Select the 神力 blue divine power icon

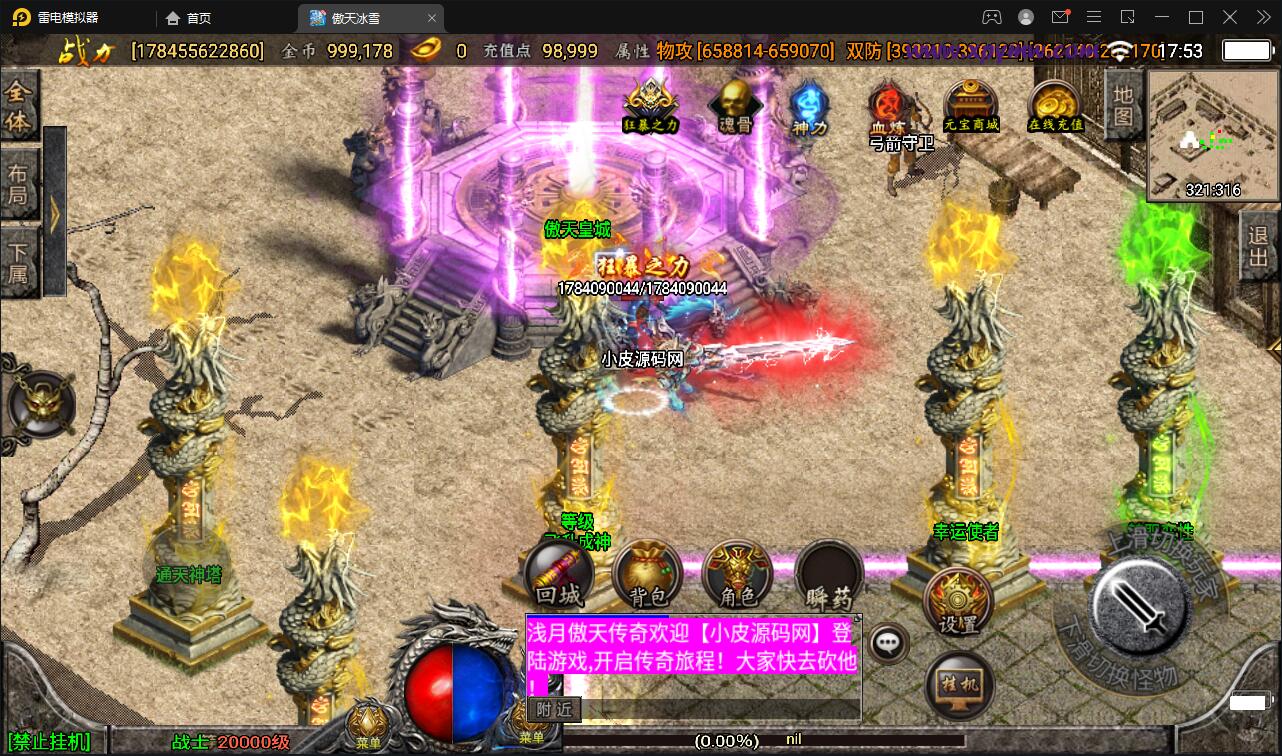click(808, 106)
